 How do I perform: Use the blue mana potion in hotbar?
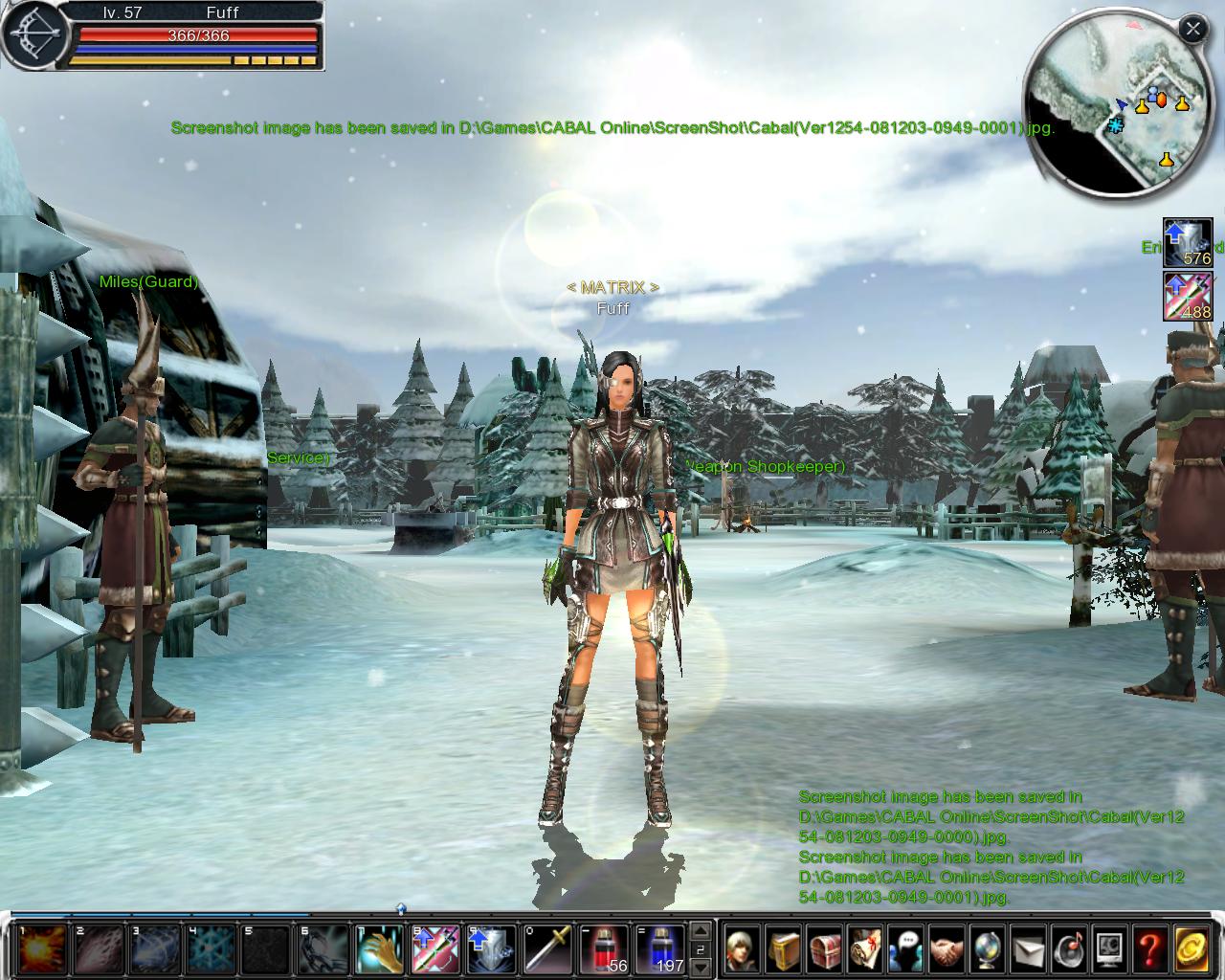pyautogui.click(x=660, y=949)
